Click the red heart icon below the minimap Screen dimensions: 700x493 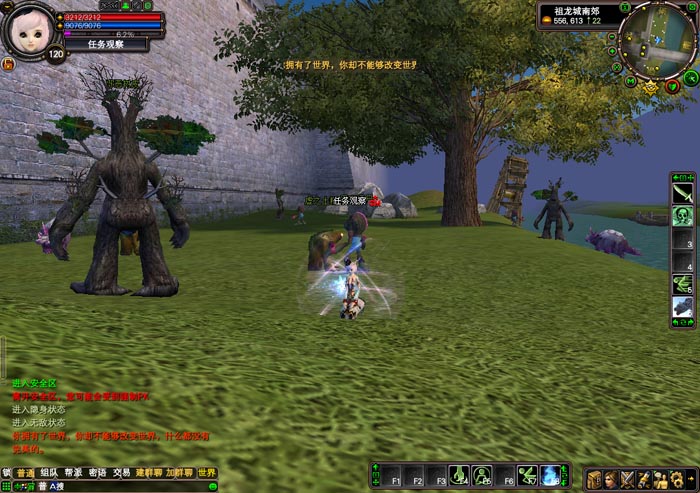point(671,87)
